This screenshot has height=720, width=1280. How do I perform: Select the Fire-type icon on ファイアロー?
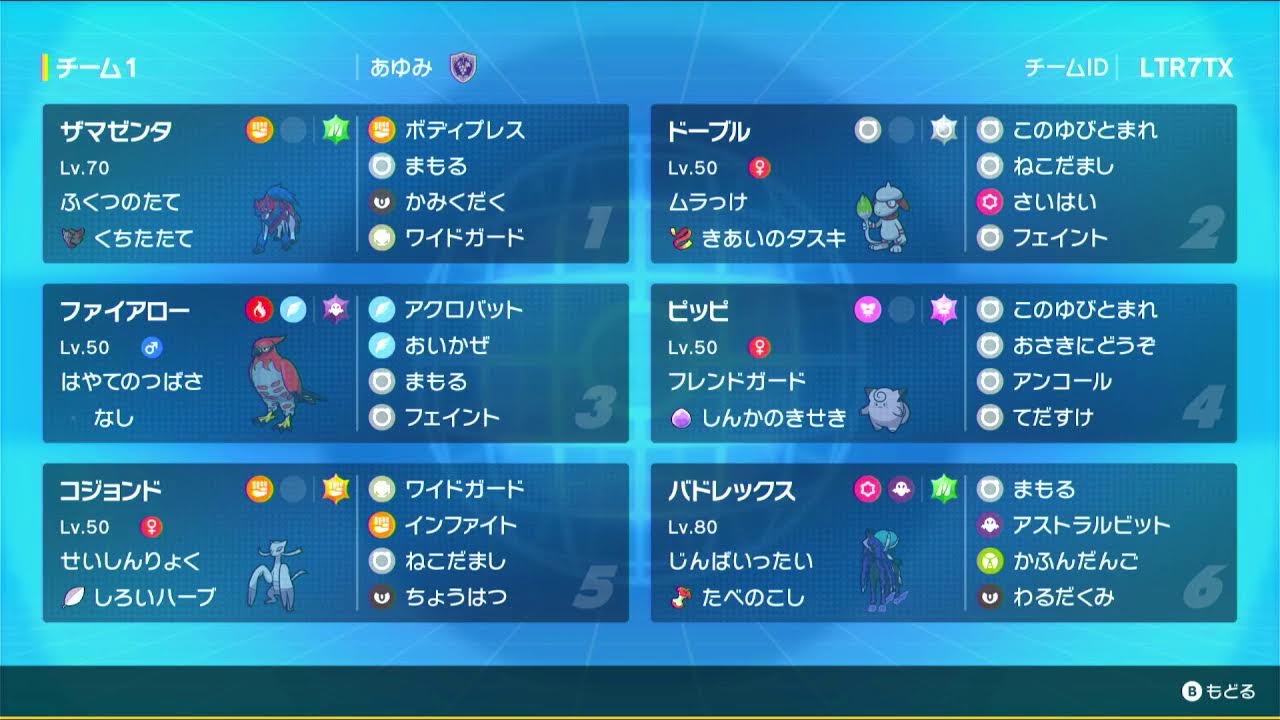coord(259,309)
